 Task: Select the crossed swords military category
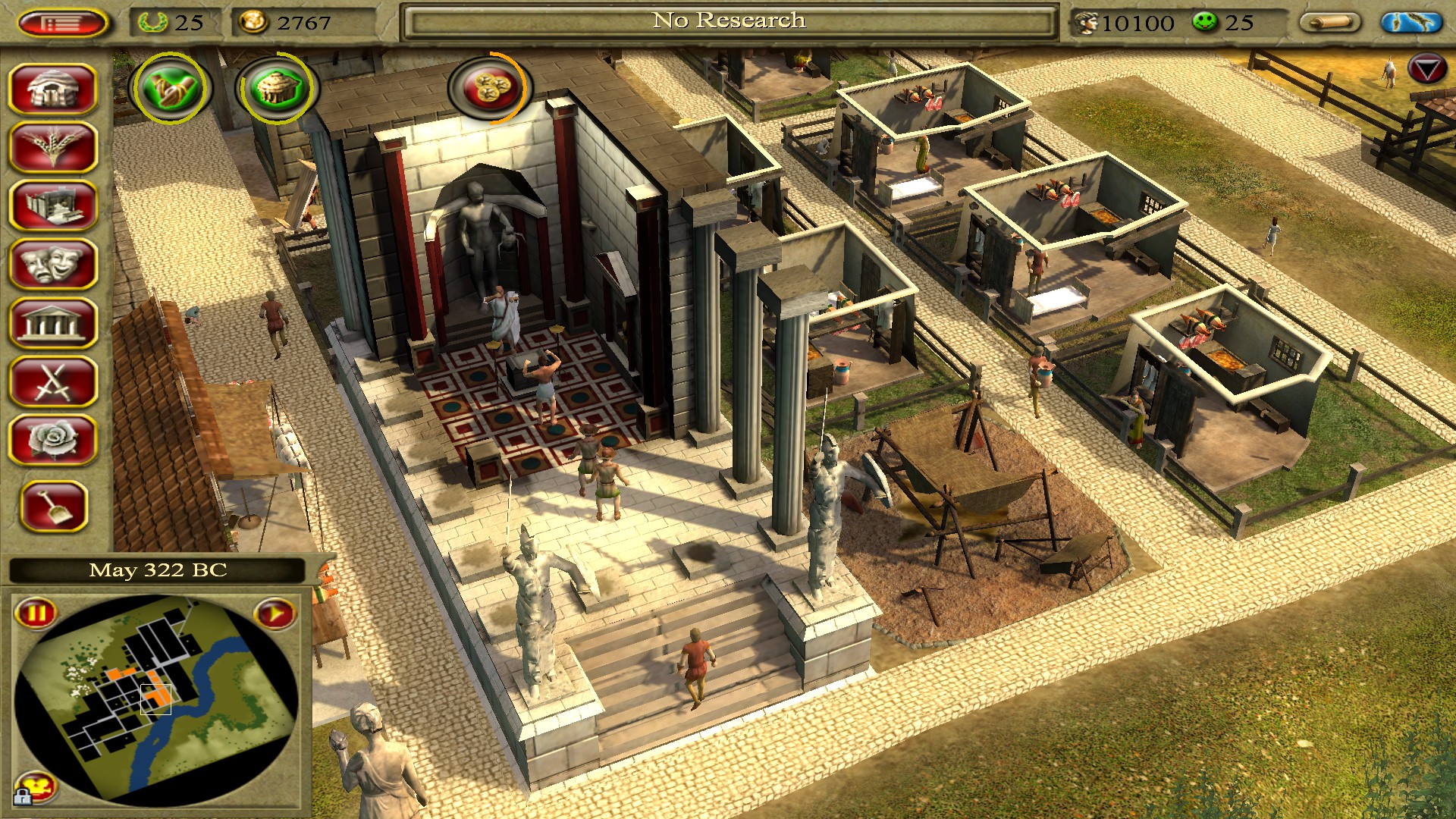[x=53, y=381]
